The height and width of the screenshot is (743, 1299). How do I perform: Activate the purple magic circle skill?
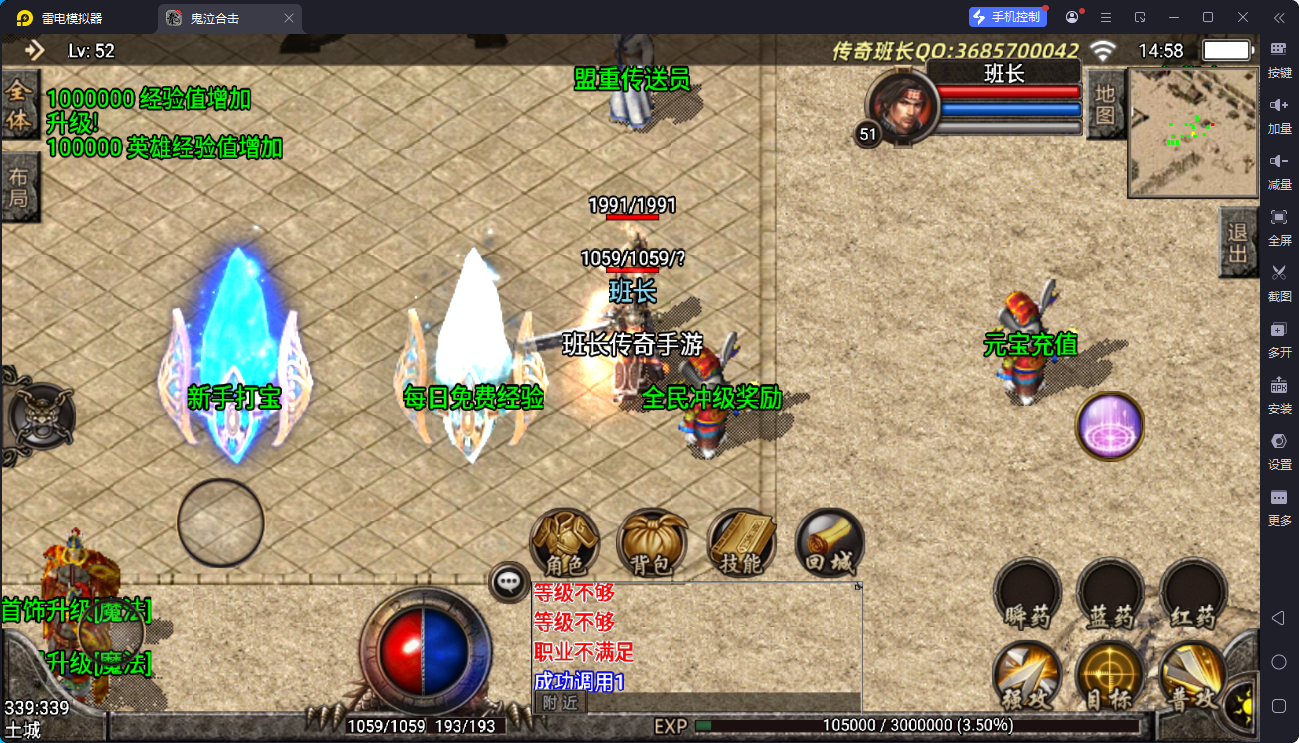pos(1109,427)
